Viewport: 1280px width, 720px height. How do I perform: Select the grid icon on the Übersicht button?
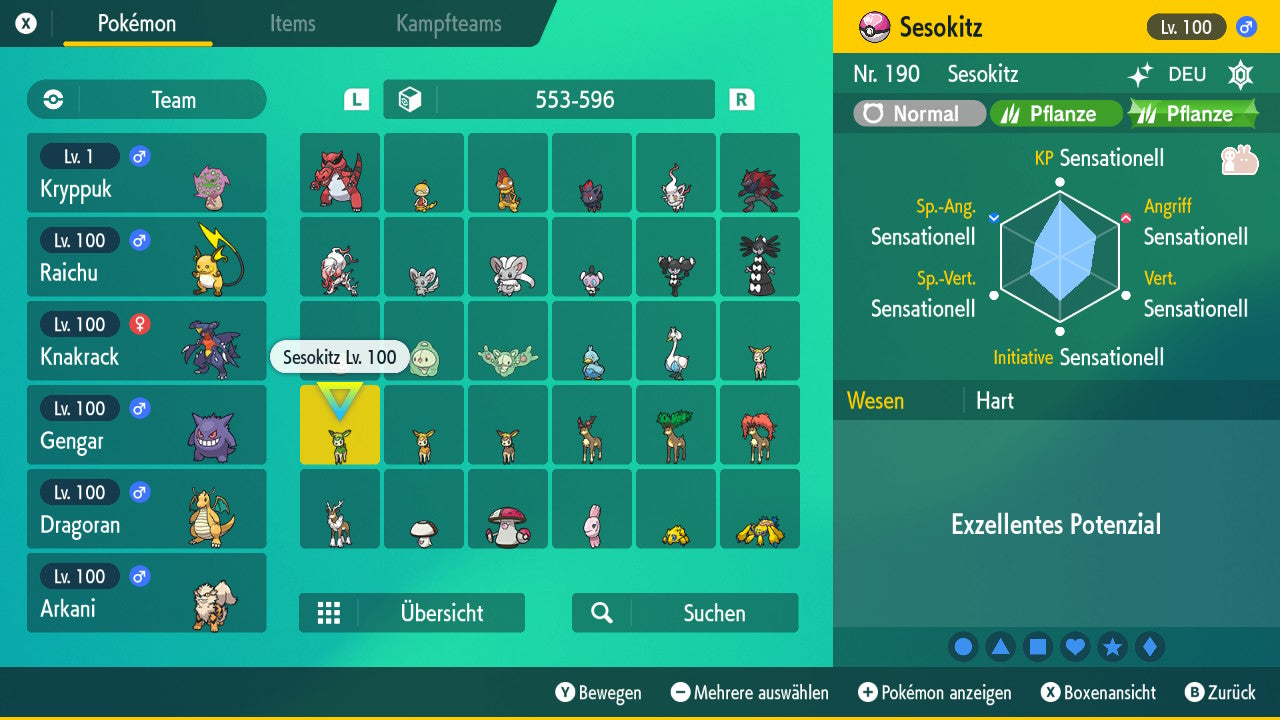330,613
